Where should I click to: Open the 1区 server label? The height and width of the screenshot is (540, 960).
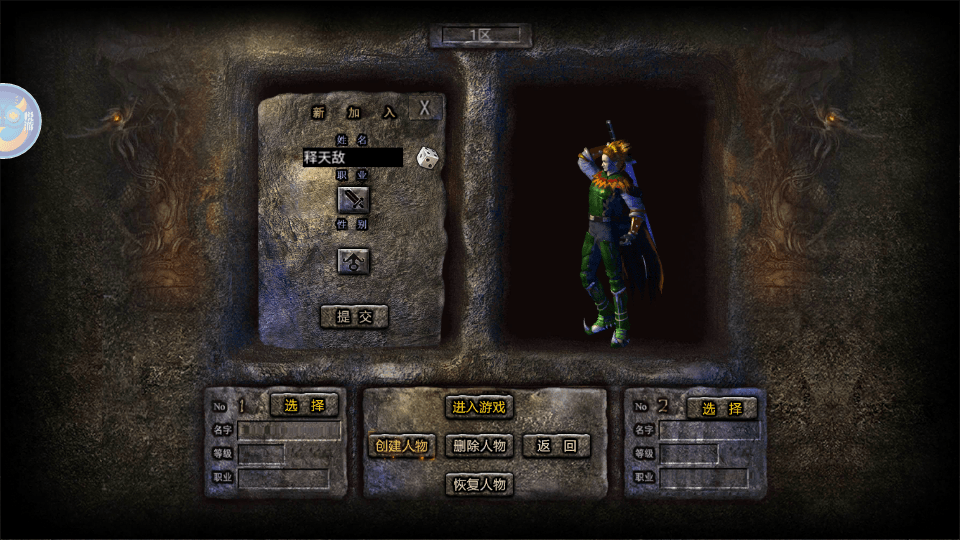(480, 36)
